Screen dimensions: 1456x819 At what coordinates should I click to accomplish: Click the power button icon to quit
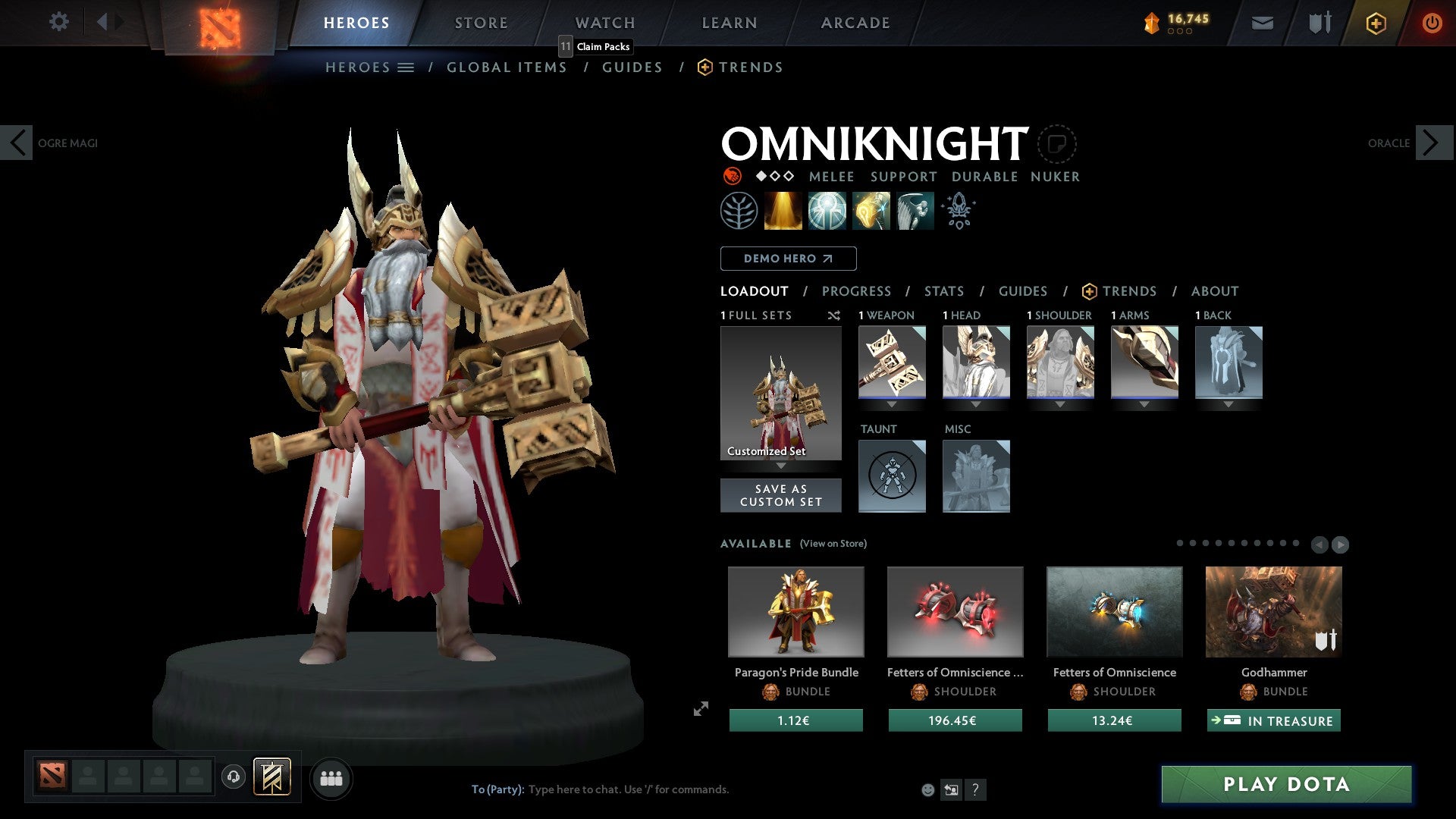click(x=1432, y=23)
